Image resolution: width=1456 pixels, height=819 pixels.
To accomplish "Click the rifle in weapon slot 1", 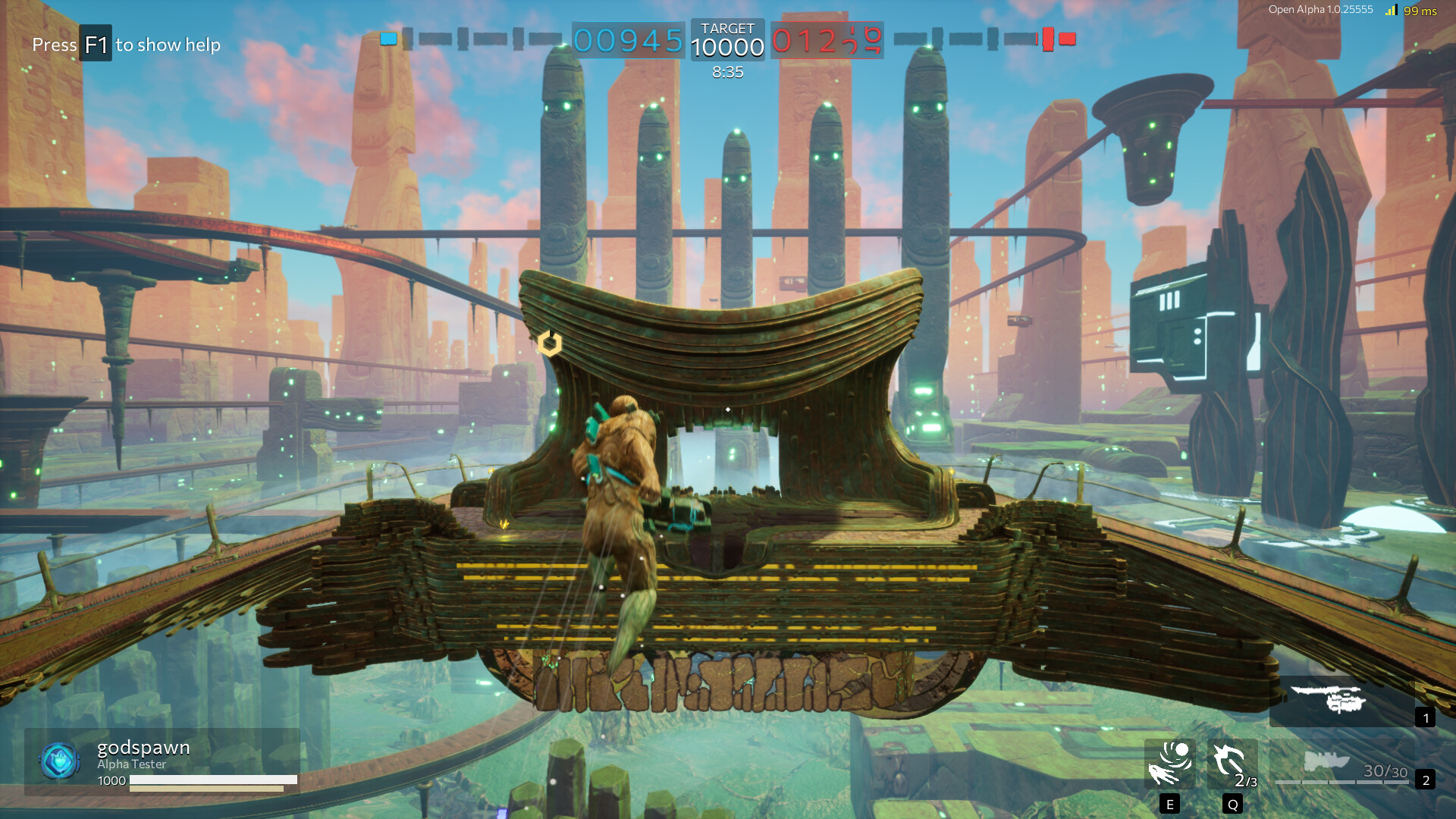I will pyautogui.click(x=1342, y=698).
